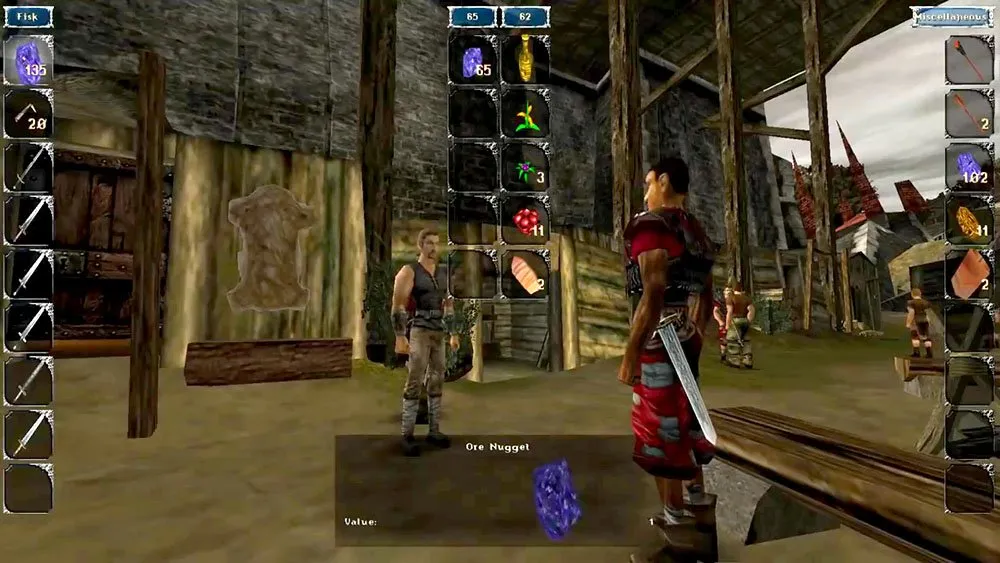Select the golden item stack of 11
Image resolution: width=1000 pixels, height=563 pixels.
[x=969, y=219]
